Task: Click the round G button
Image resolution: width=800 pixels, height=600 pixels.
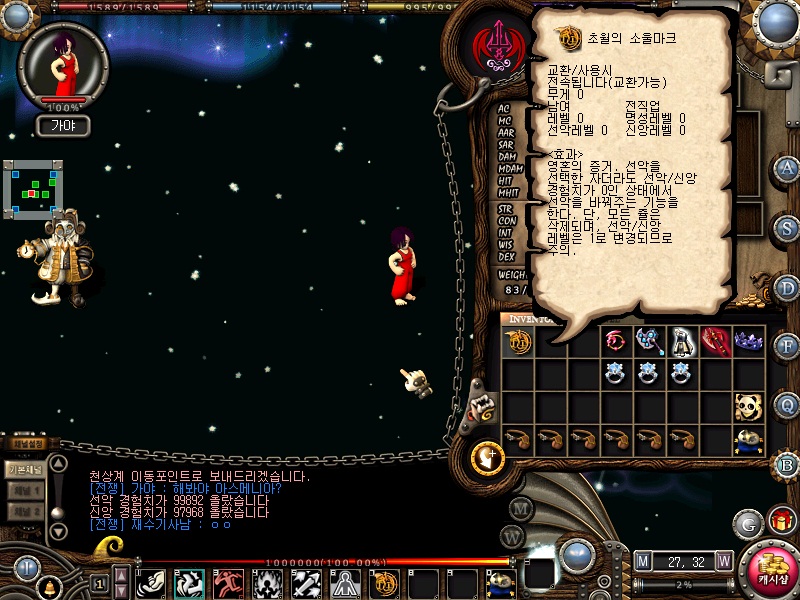Action: coord(748,522)
